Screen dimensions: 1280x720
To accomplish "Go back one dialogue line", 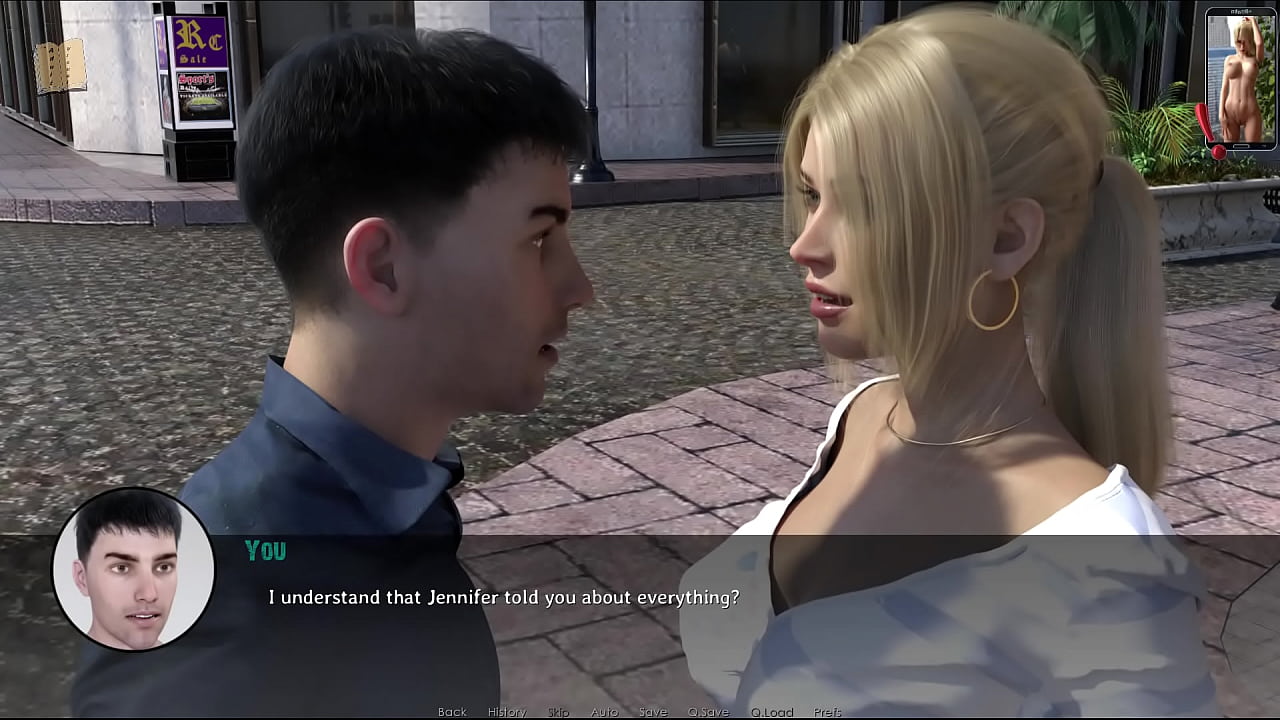I will pyautogui.click(x=452, y=712).
